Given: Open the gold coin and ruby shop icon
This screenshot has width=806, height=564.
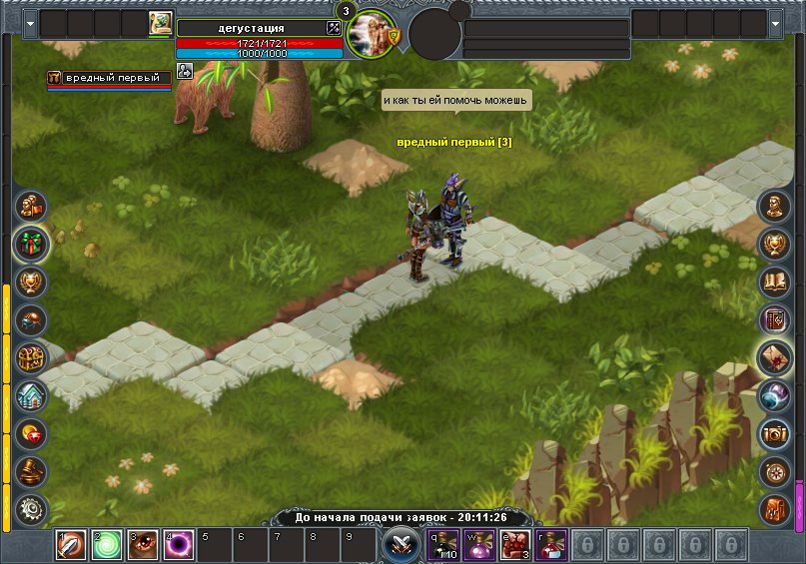Looking at the screenshot, I should click(x=31, y=433).
